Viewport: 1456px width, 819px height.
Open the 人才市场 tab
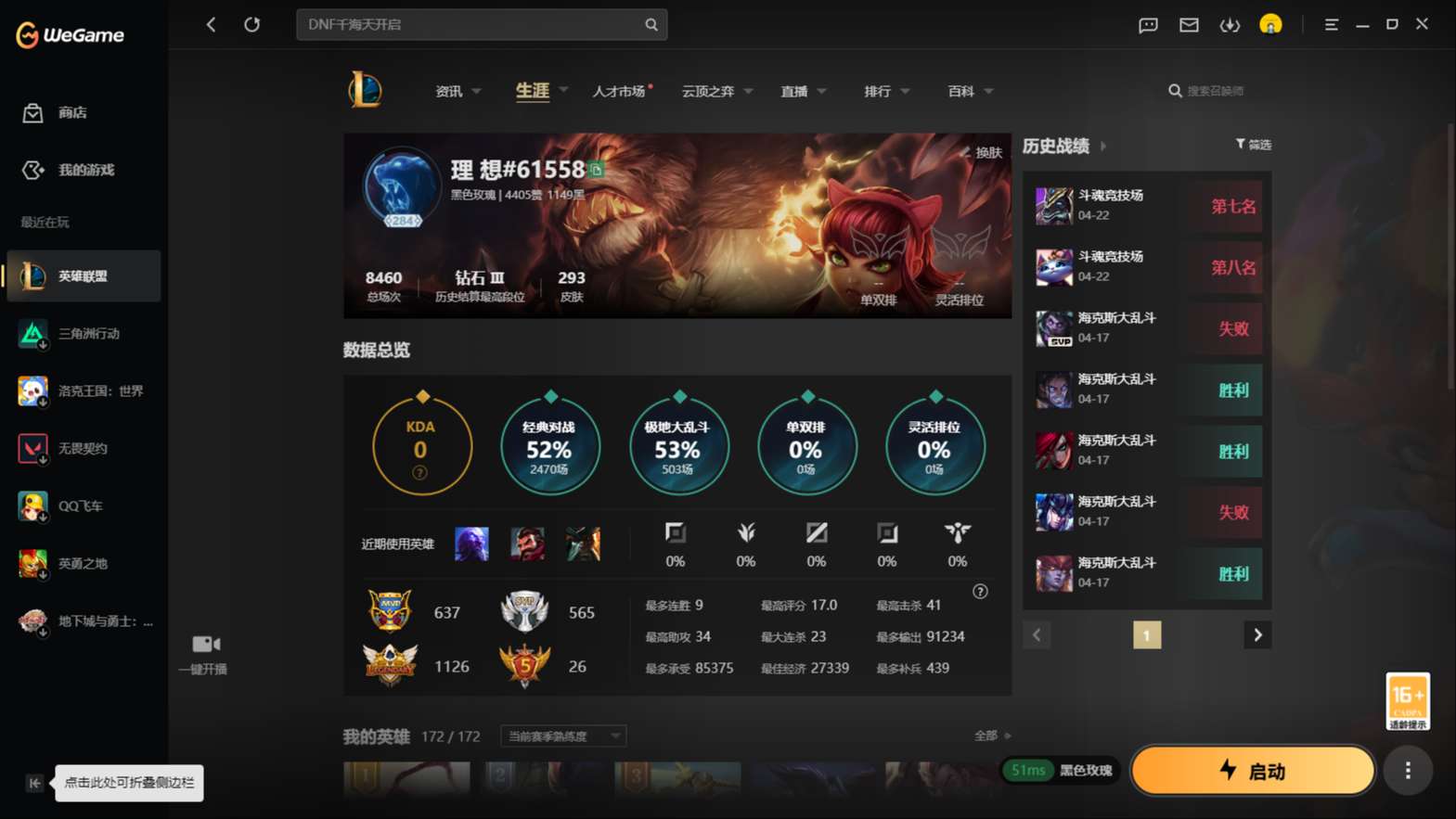tap(618, 91)
